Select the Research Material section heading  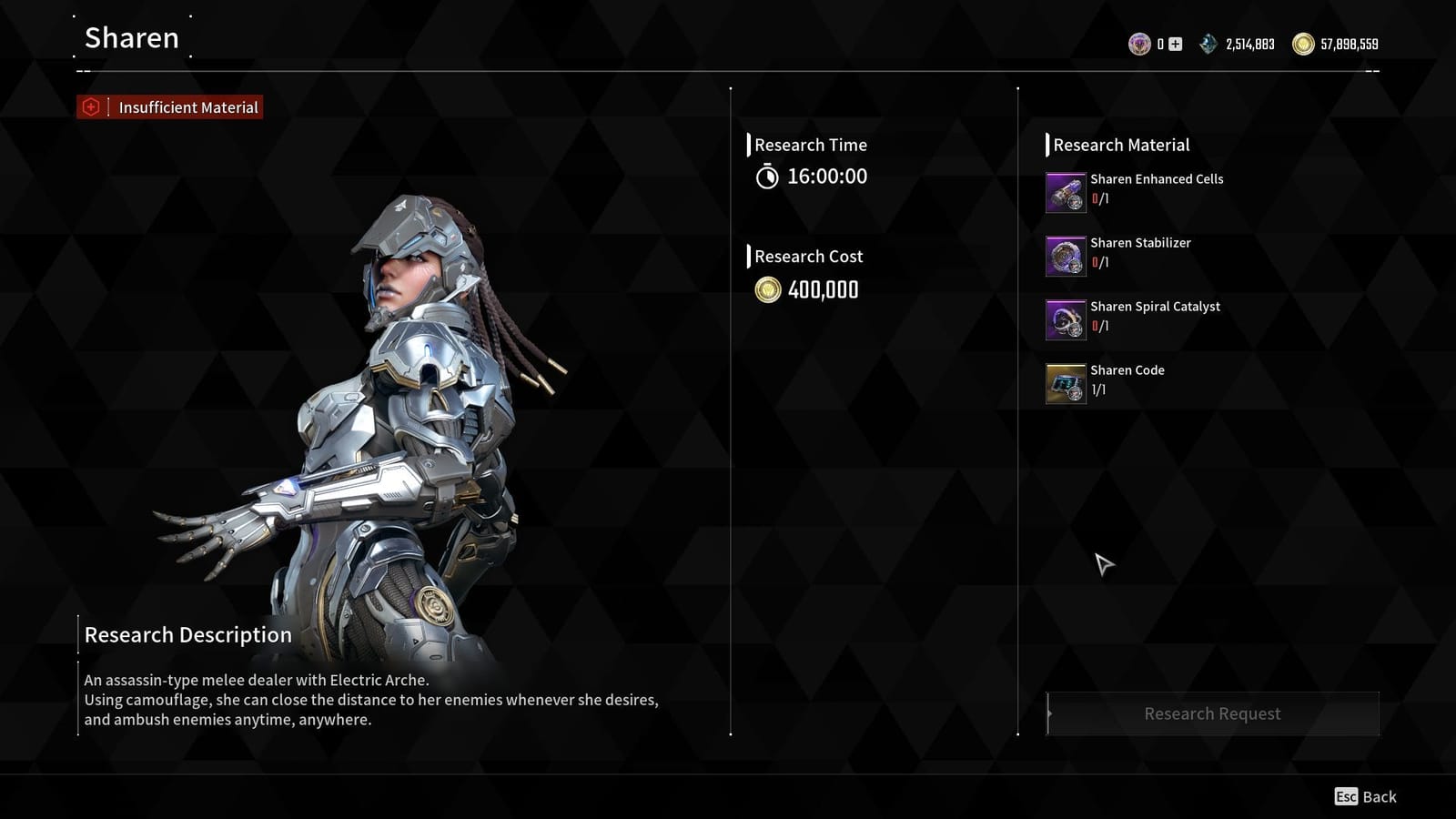click(1121, 145)
